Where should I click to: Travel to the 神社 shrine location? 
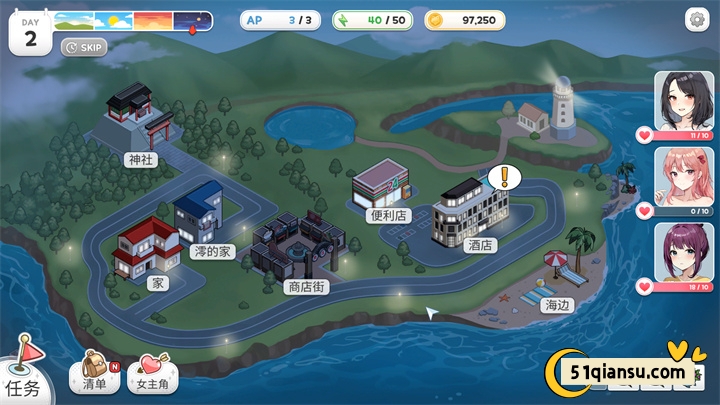coord(138,125)
